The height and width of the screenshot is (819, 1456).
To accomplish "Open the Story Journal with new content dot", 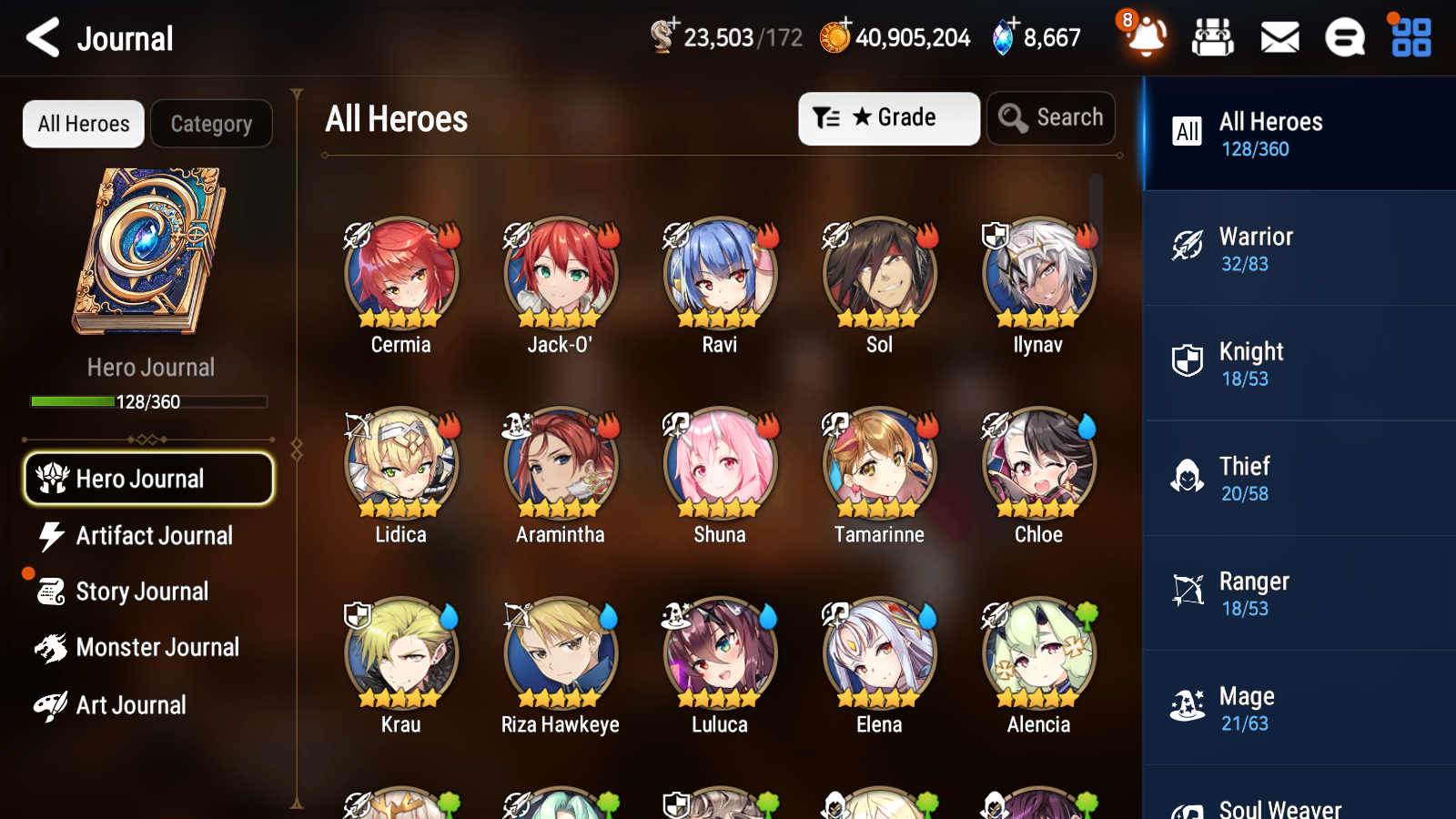I will (142, 591).
